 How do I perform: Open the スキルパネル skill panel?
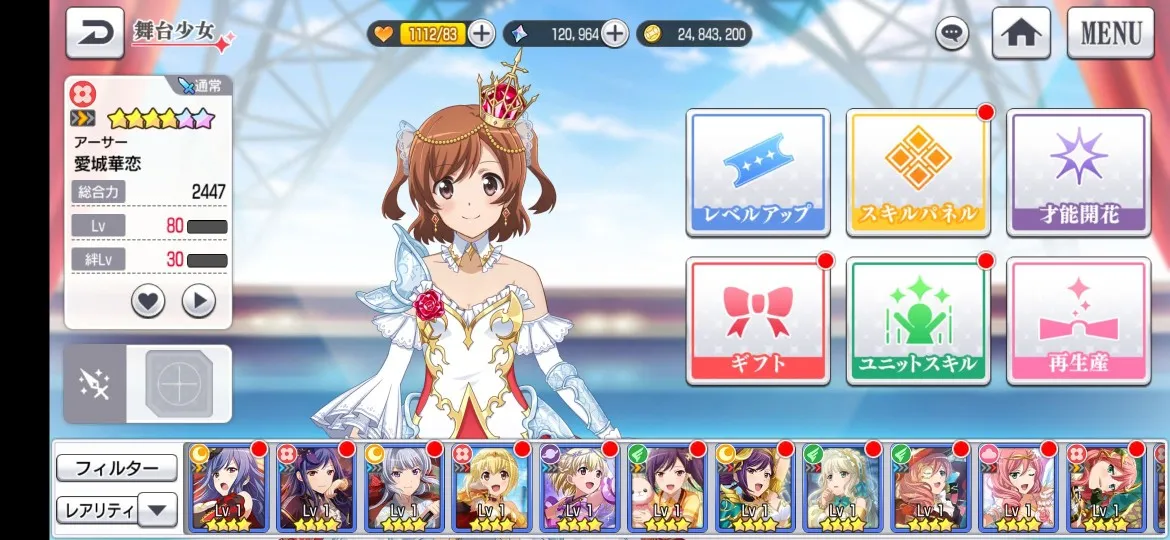(917, 172)
